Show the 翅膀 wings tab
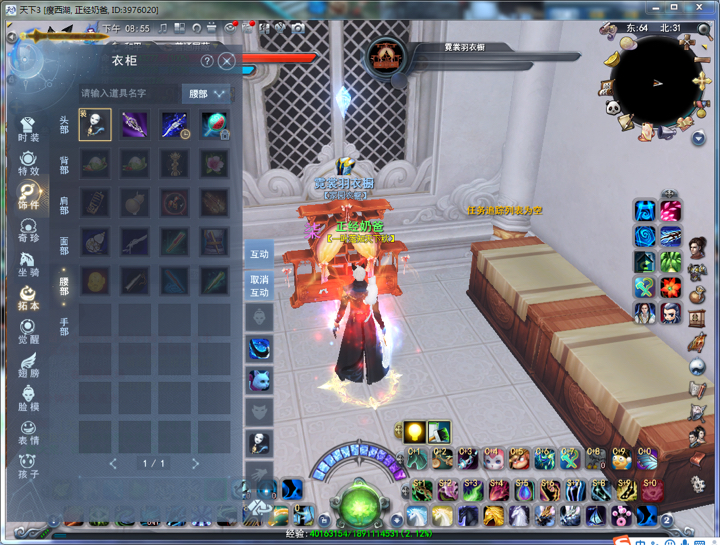 28,366
